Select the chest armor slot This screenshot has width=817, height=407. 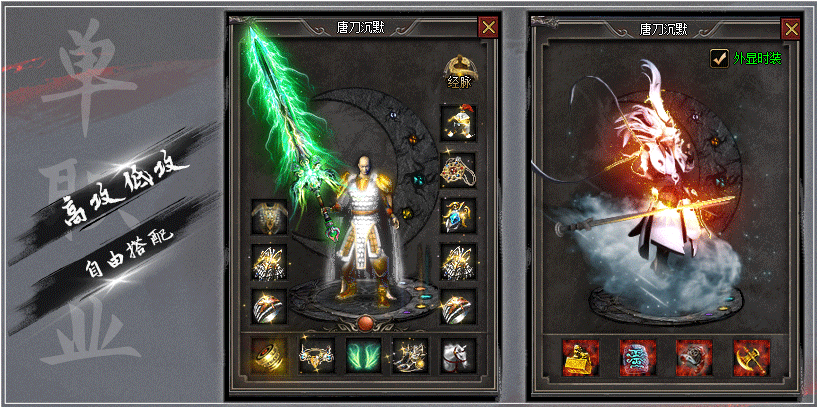point(268,215)
